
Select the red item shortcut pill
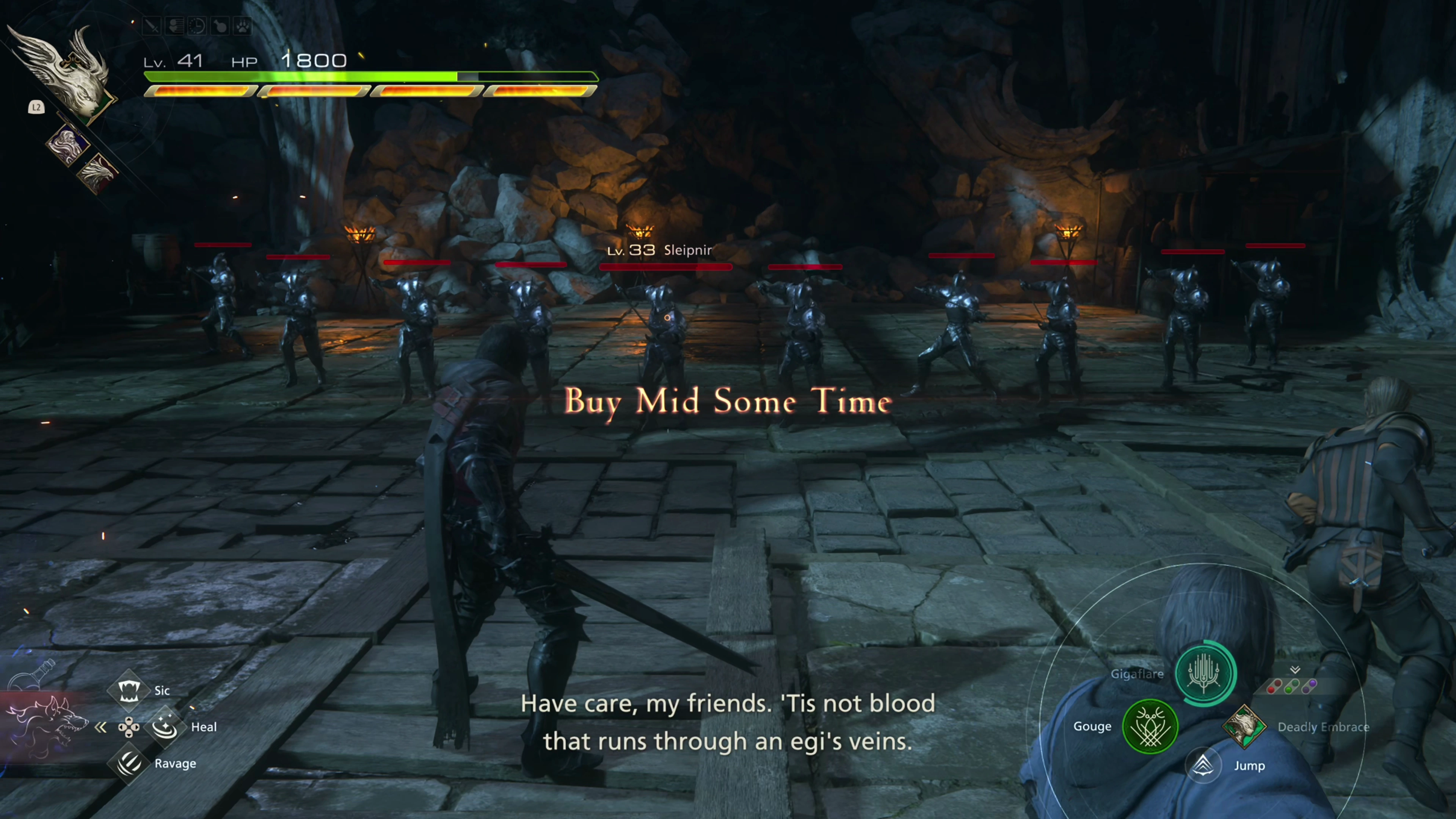(x=1274, y=686)
